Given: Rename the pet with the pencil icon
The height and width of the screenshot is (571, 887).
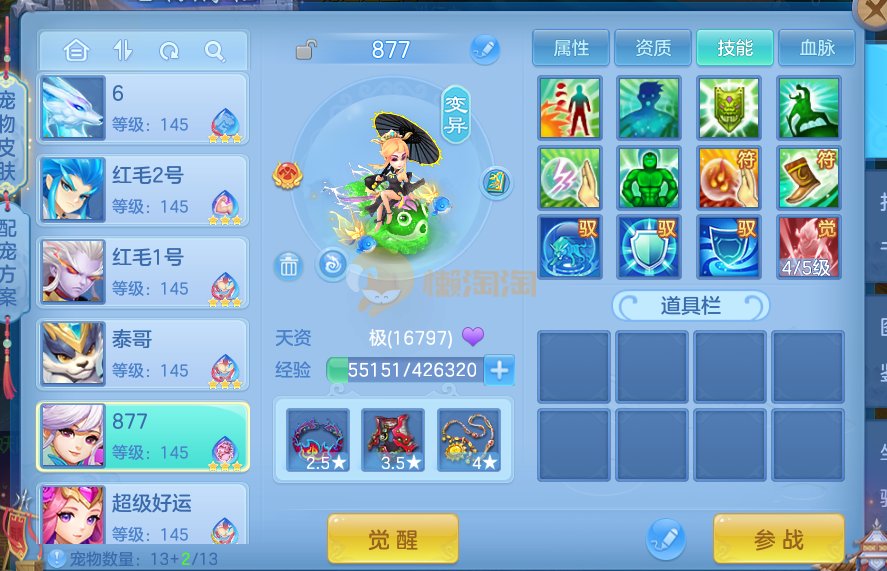Looking at the screenshot, I should [485, 48].
